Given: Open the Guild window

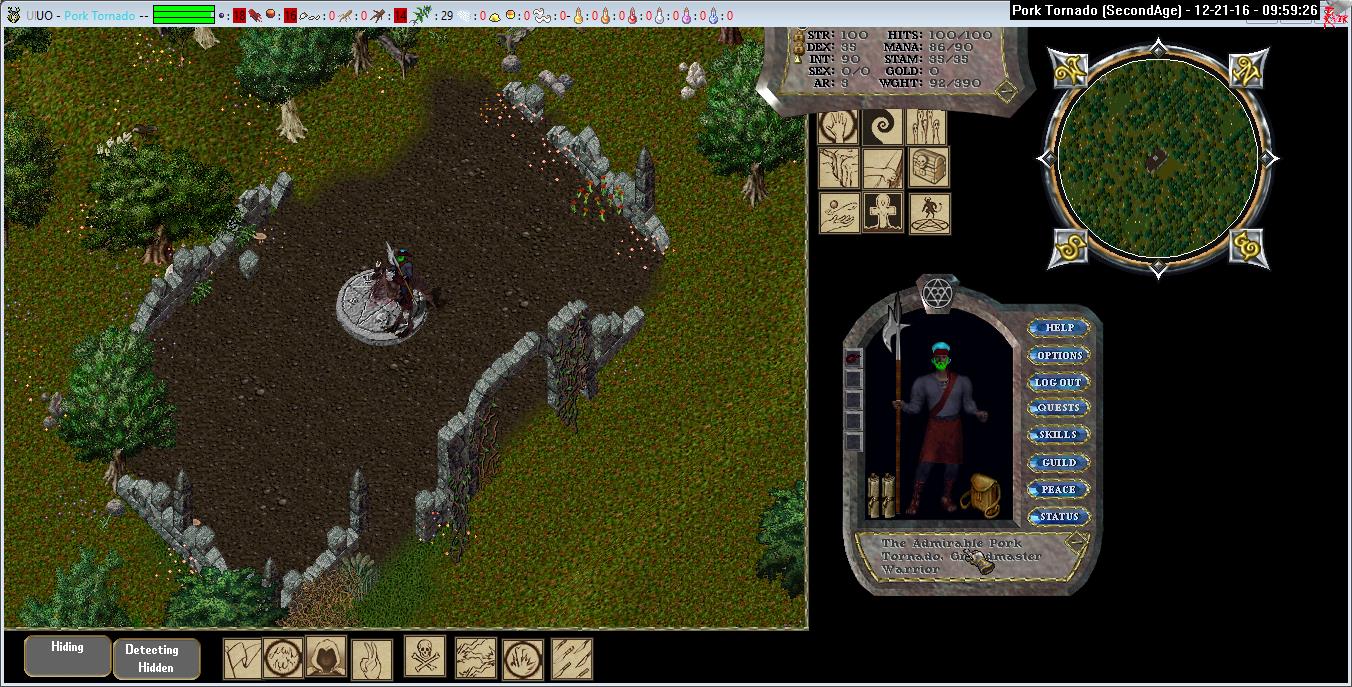Looking at the screenshot, I should click(x=1058, y=462).
